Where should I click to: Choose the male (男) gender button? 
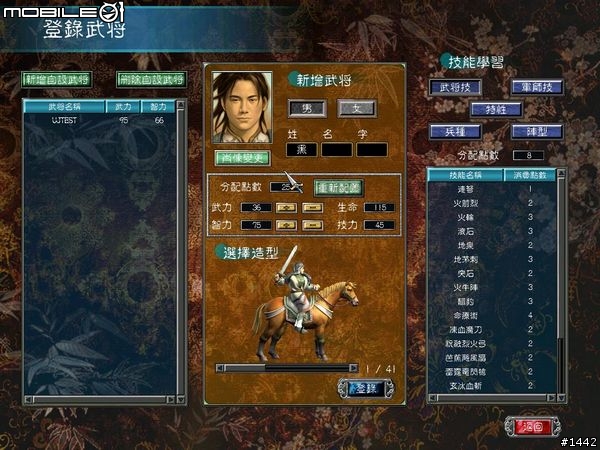pyautogui.click(x=306, y=107)
